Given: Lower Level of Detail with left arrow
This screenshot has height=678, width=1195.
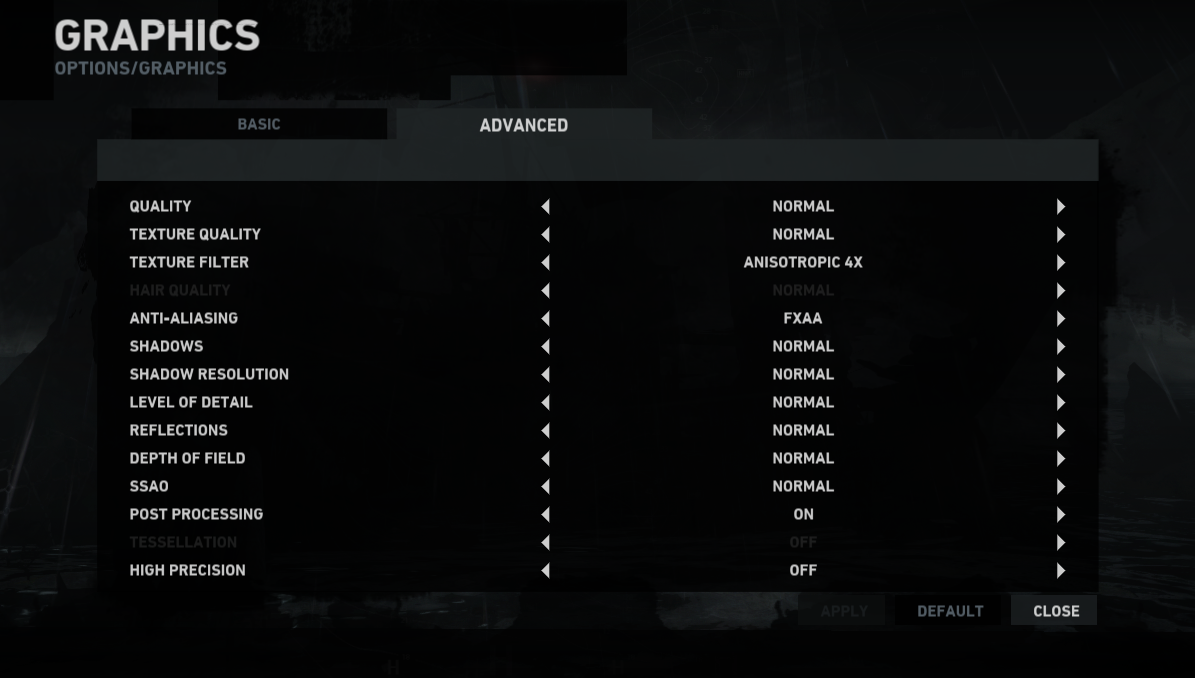Looking at the screenshot, I should click(x=545, y=403).
